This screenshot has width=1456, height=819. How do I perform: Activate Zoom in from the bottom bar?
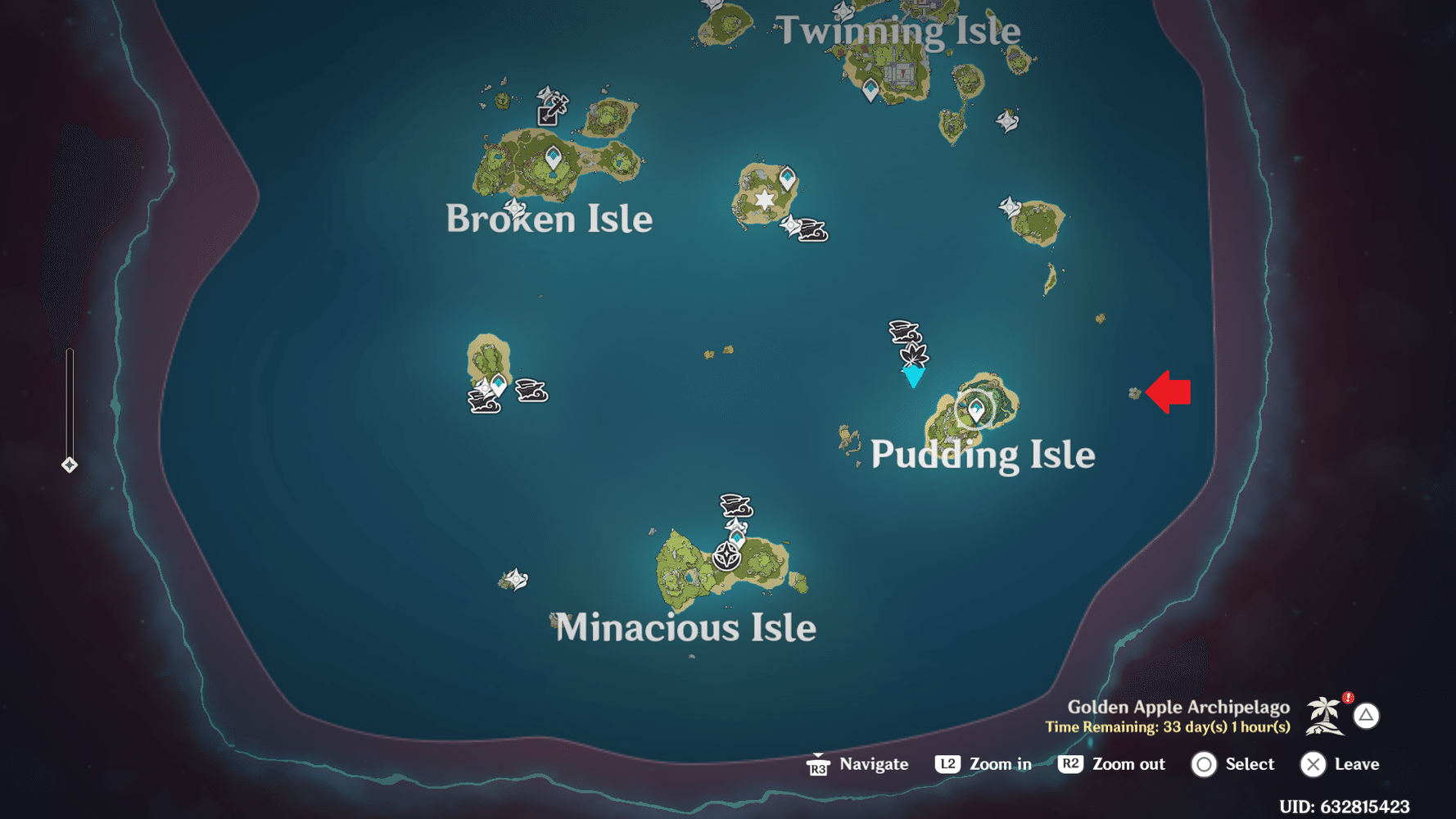[983, 764]
